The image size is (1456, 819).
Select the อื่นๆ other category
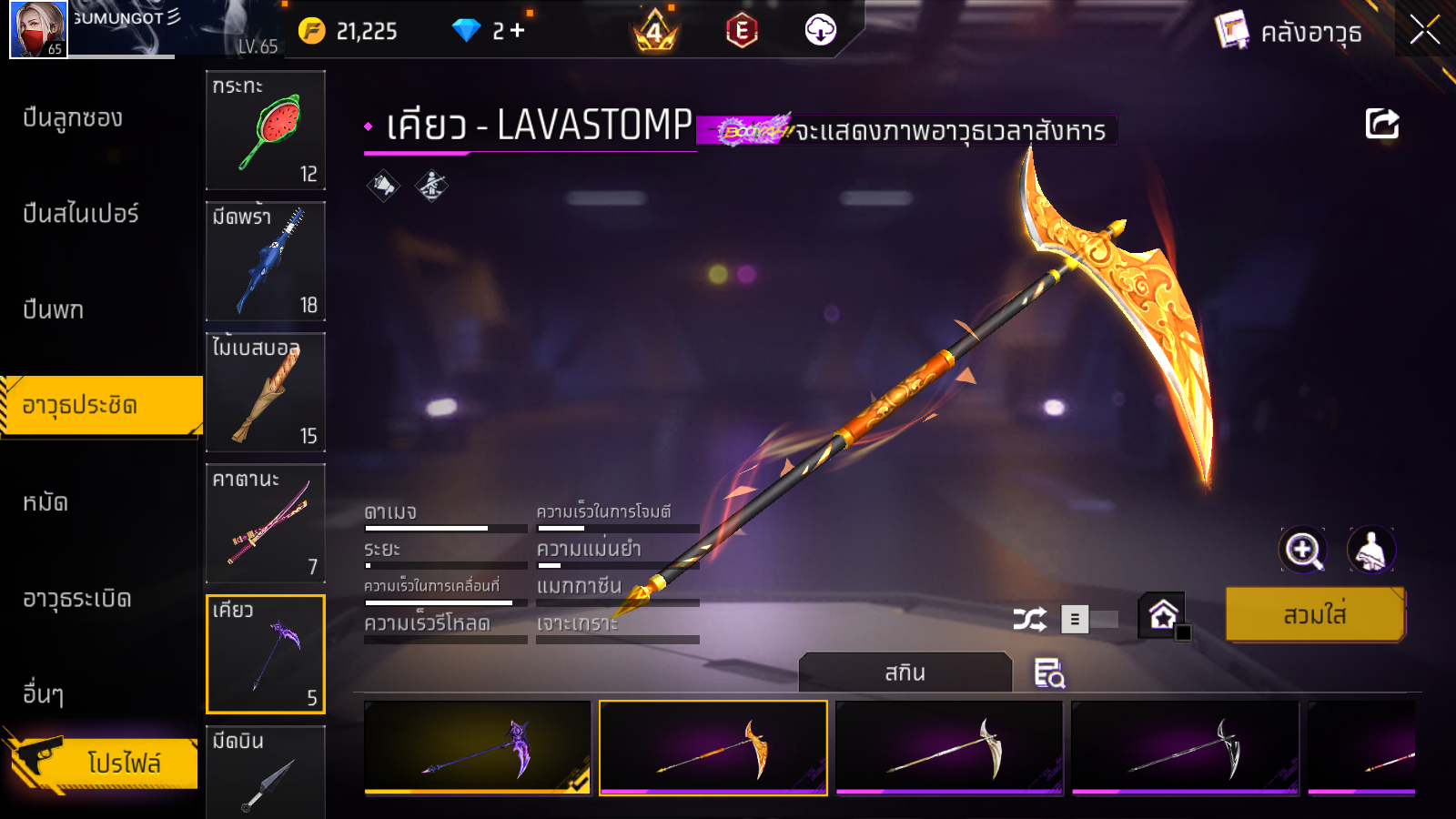(44, 694)
